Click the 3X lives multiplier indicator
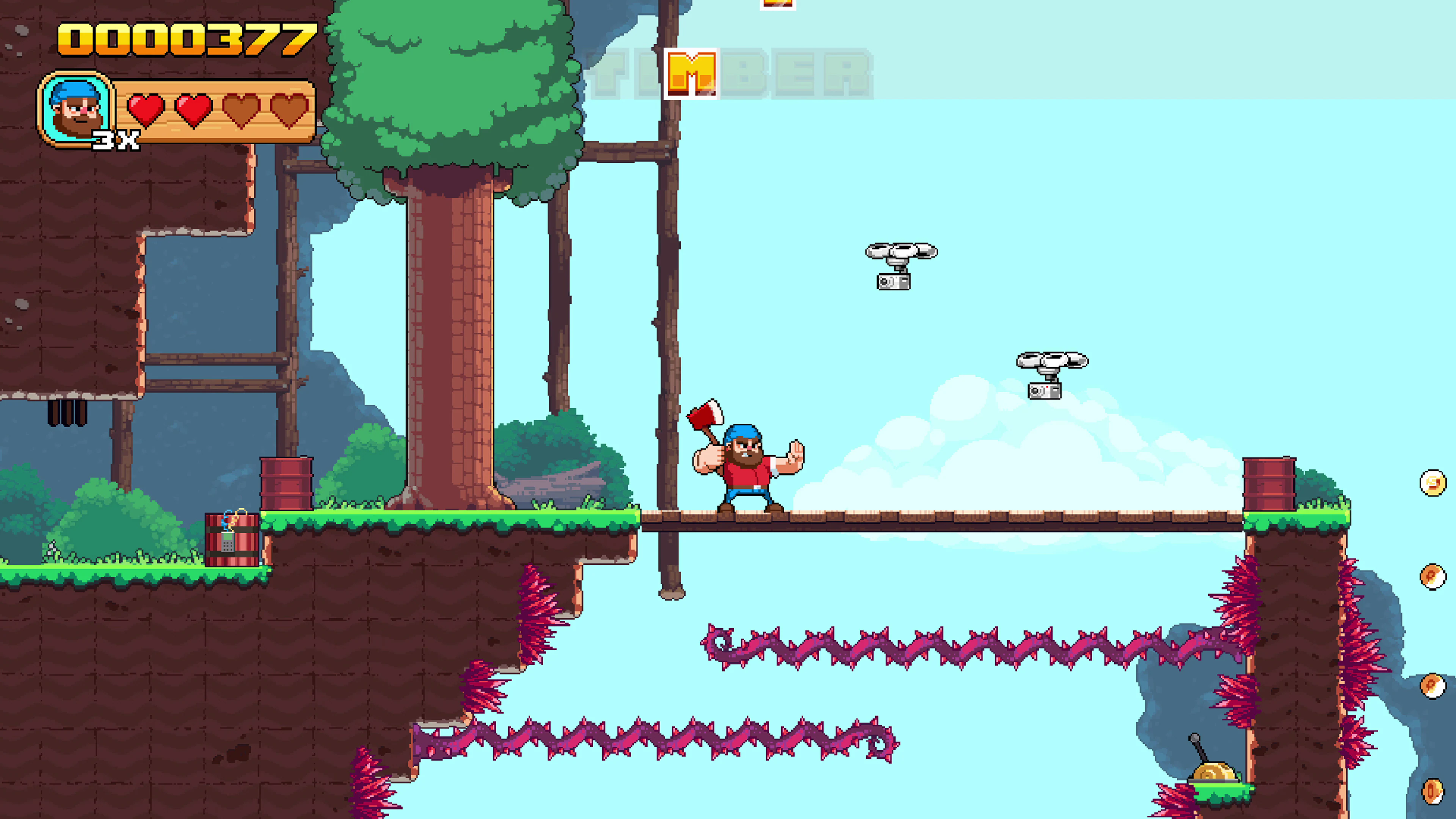The image size is (1456, 819). coord(116,140)
